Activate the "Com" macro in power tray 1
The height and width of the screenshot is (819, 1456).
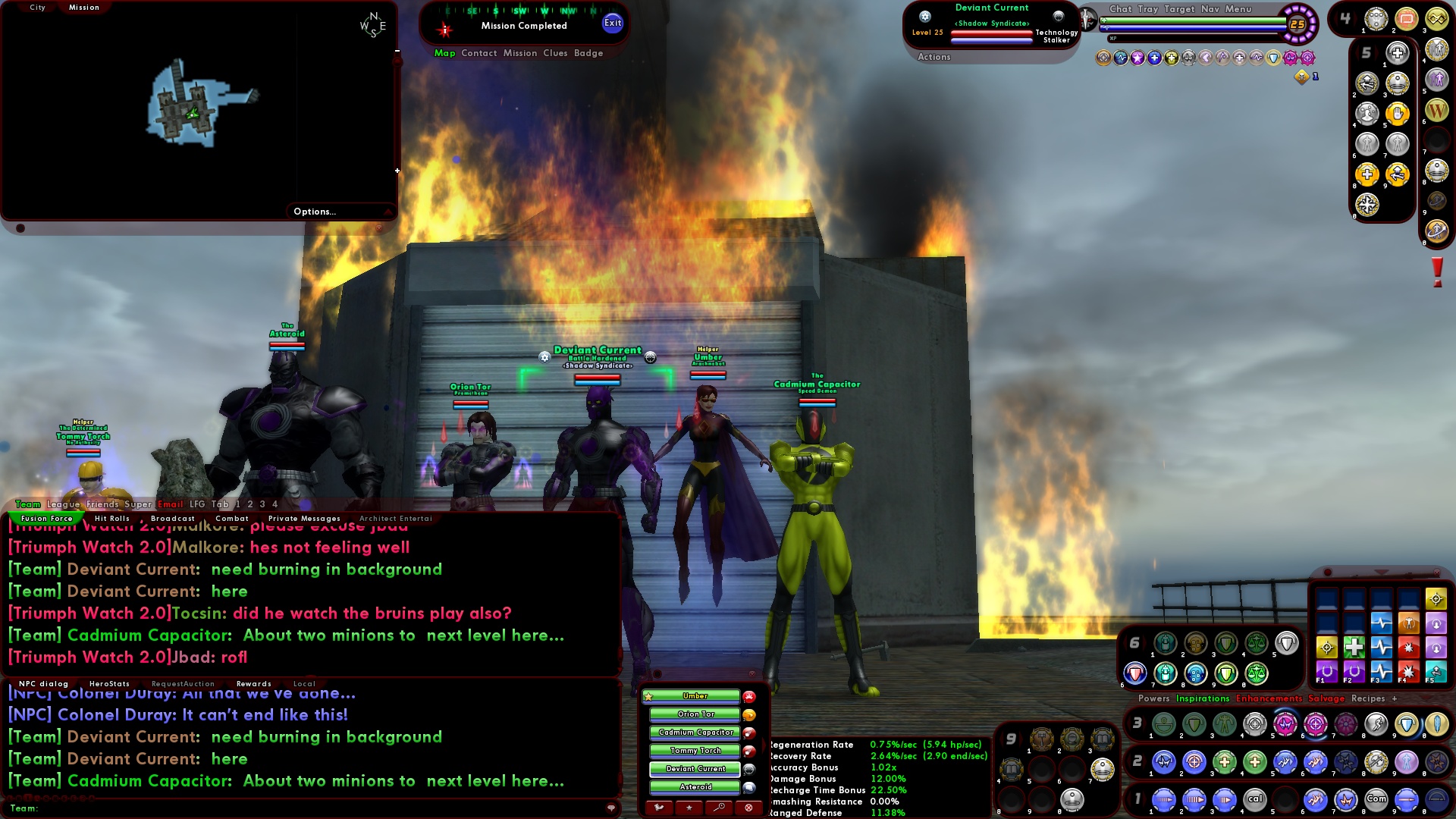pyautogui.click(x=1377, y=799)
